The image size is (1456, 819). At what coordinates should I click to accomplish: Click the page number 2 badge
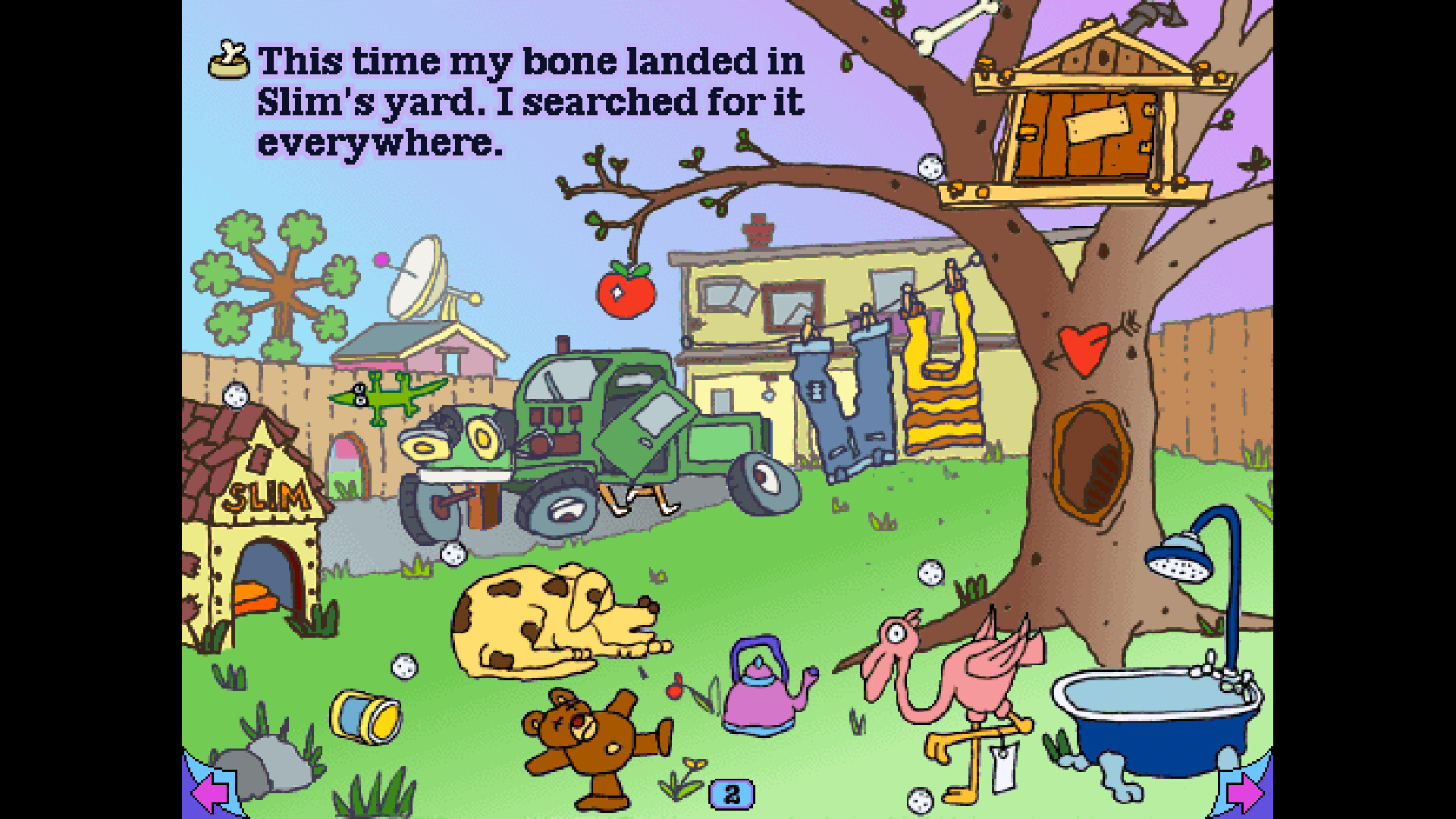pos(731,793)
